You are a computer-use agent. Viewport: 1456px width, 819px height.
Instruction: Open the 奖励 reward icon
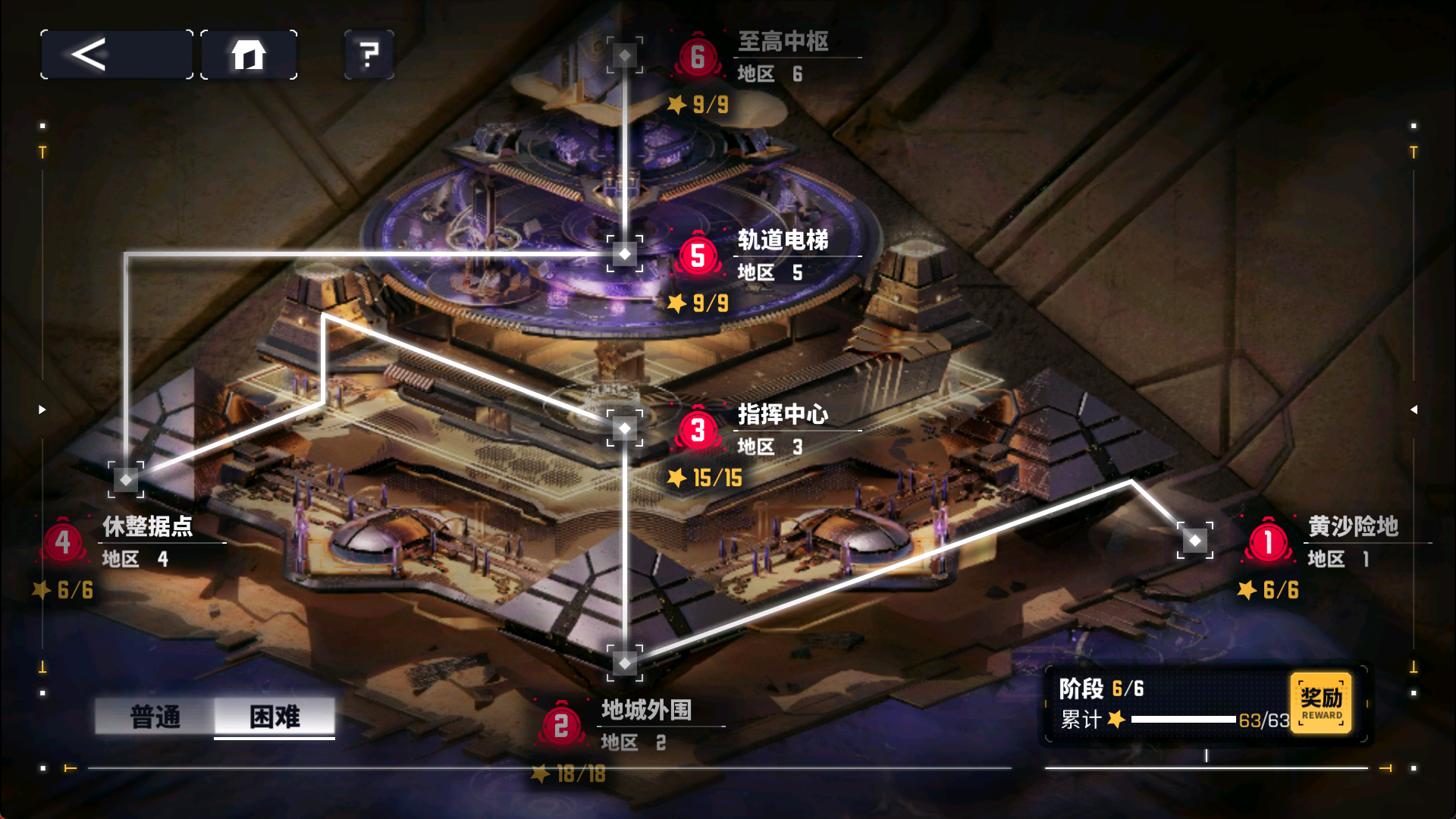[1319, 704]
